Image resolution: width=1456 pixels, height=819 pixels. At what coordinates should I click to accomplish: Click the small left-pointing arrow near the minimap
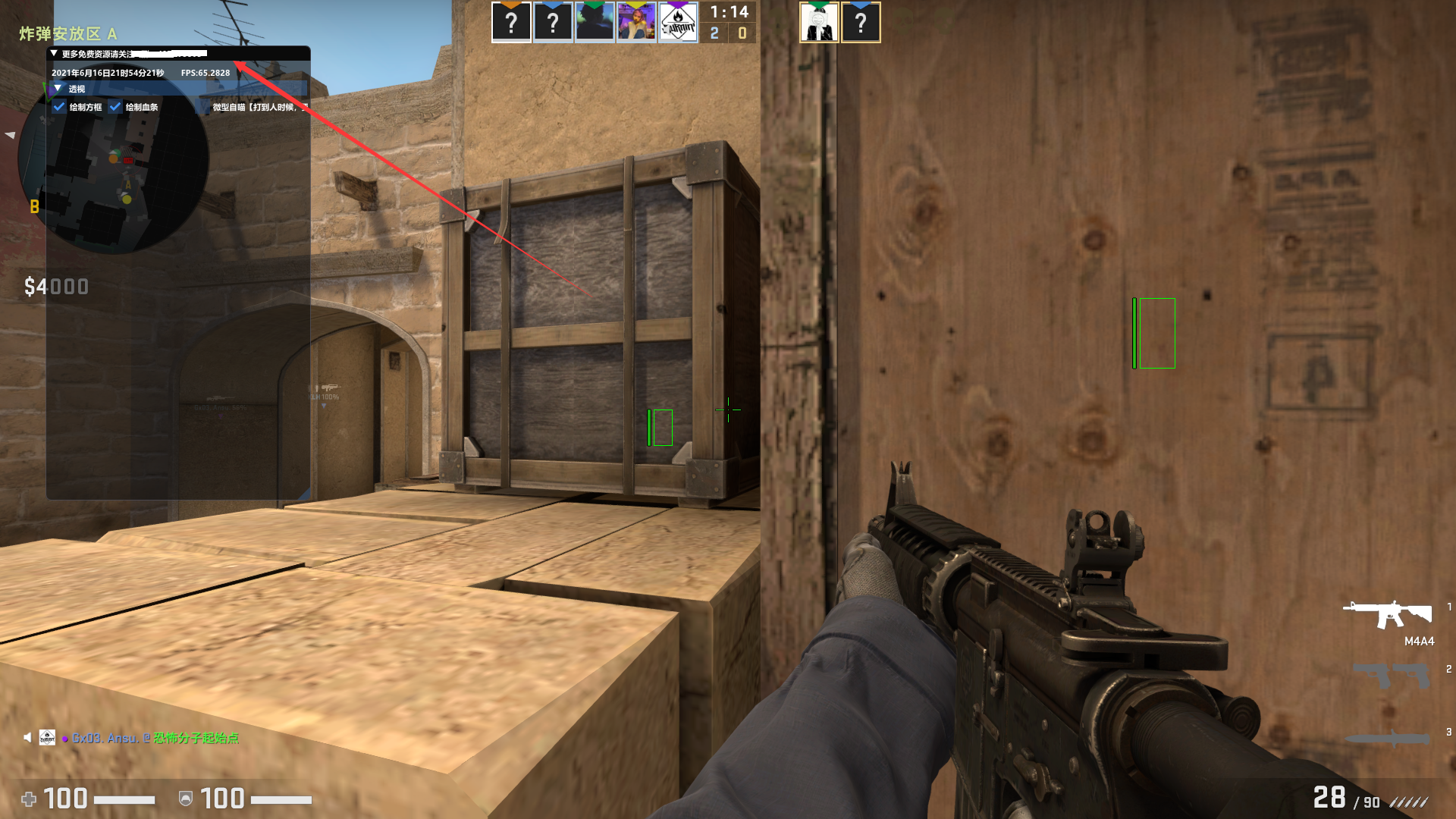pyautogui.click(x=10, y=135)
